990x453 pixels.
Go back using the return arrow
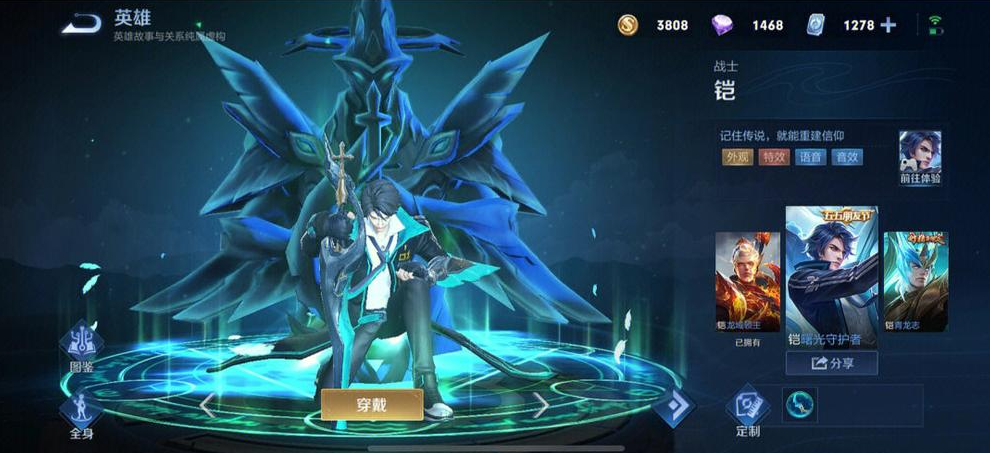point(80,23)
